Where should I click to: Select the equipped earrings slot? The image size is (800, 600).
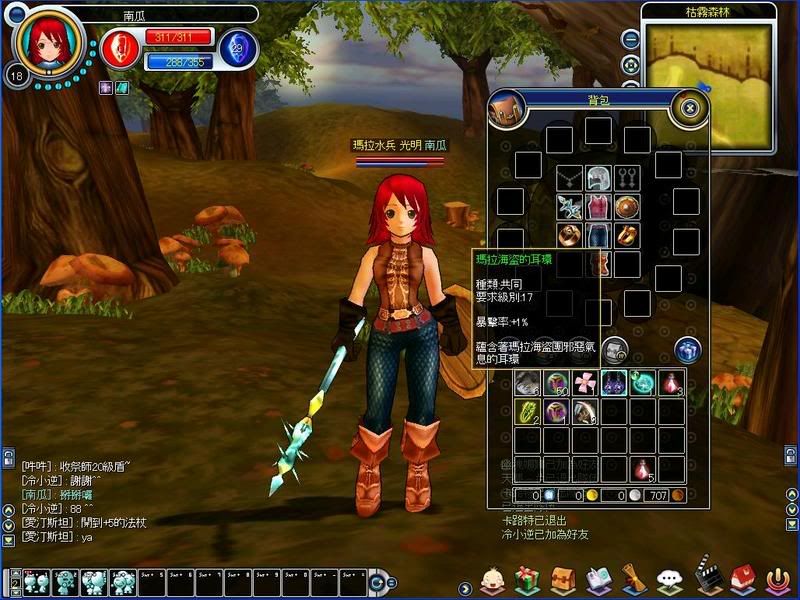[627, 179]
